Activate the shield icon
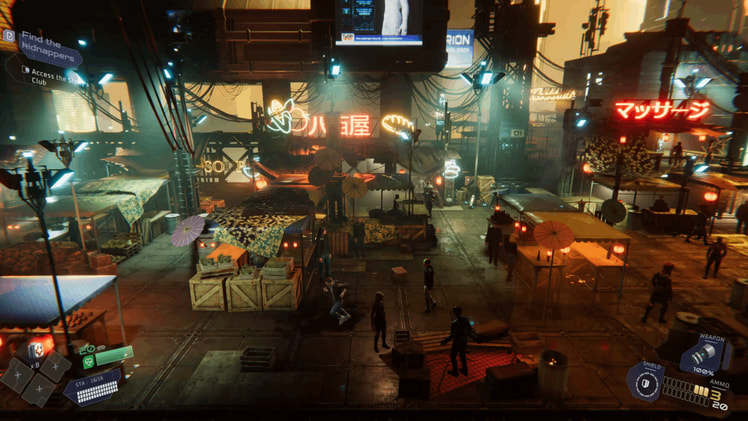Viewport: 748px width, 421px height. tap(643, 383)
